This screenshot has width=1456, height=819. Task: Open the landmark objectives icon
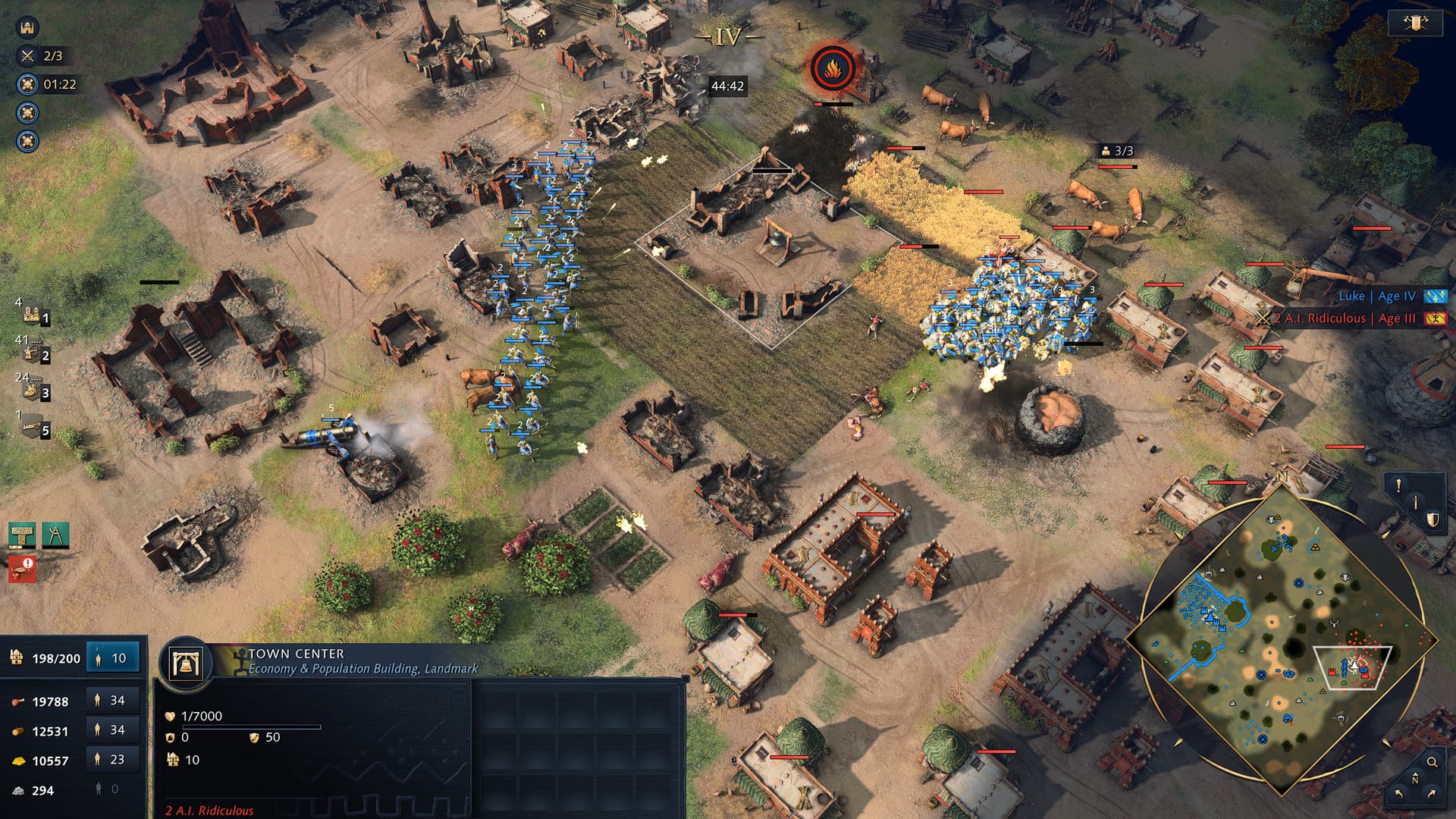27,28
